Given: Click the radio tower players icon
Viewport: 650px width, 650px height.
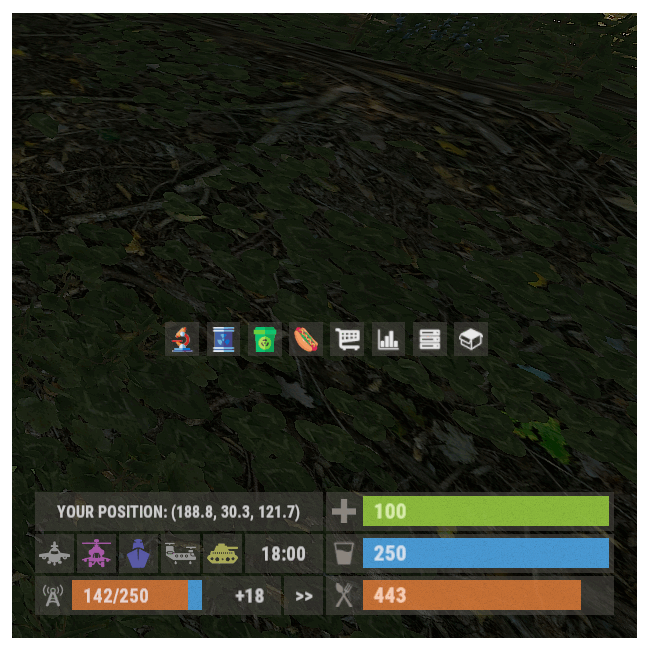Looking at the screenshot, I should [53, 596].
